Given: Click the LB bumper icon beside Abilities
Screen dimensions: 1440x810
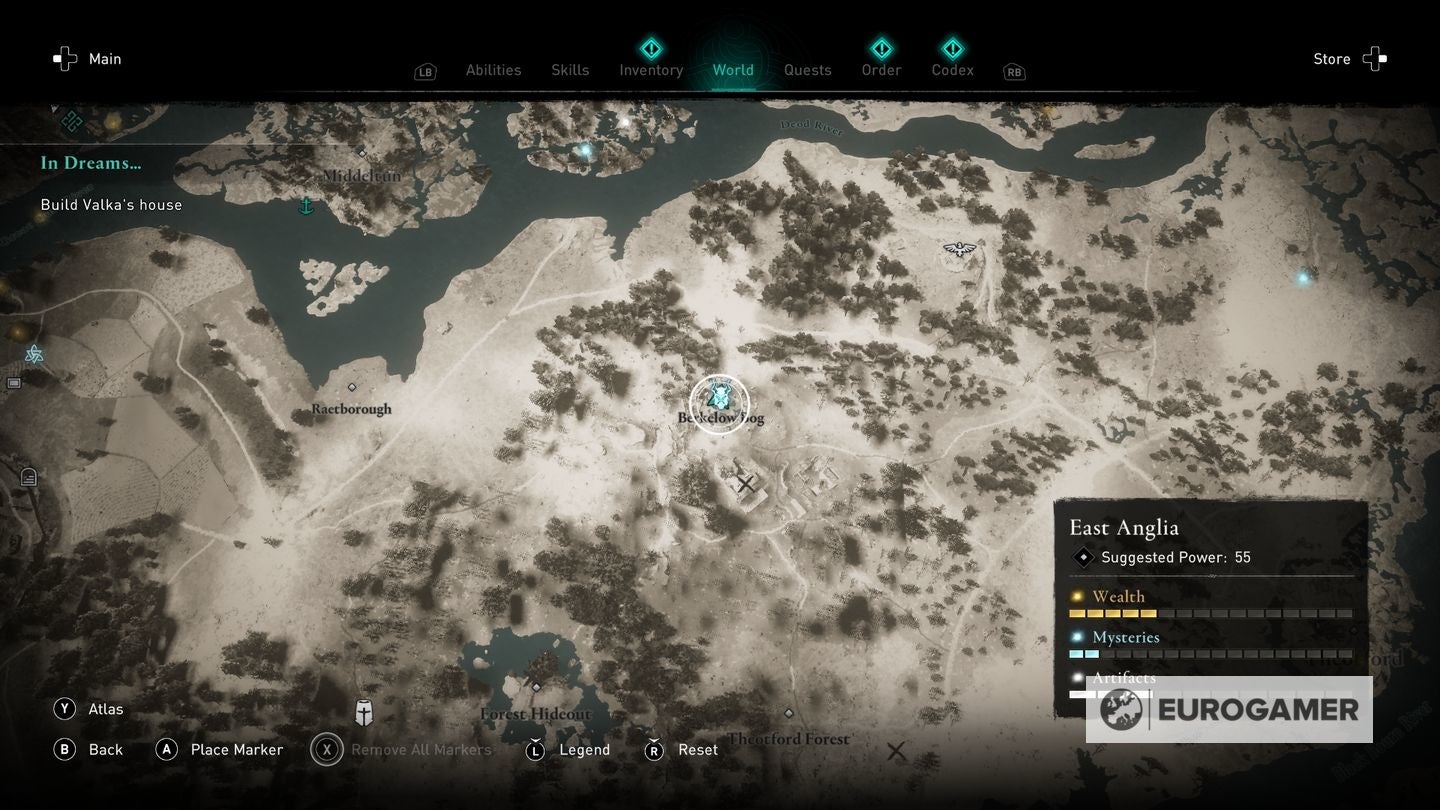Looking at the screenshot, I should pyautogui.click(x=425, y=71).
